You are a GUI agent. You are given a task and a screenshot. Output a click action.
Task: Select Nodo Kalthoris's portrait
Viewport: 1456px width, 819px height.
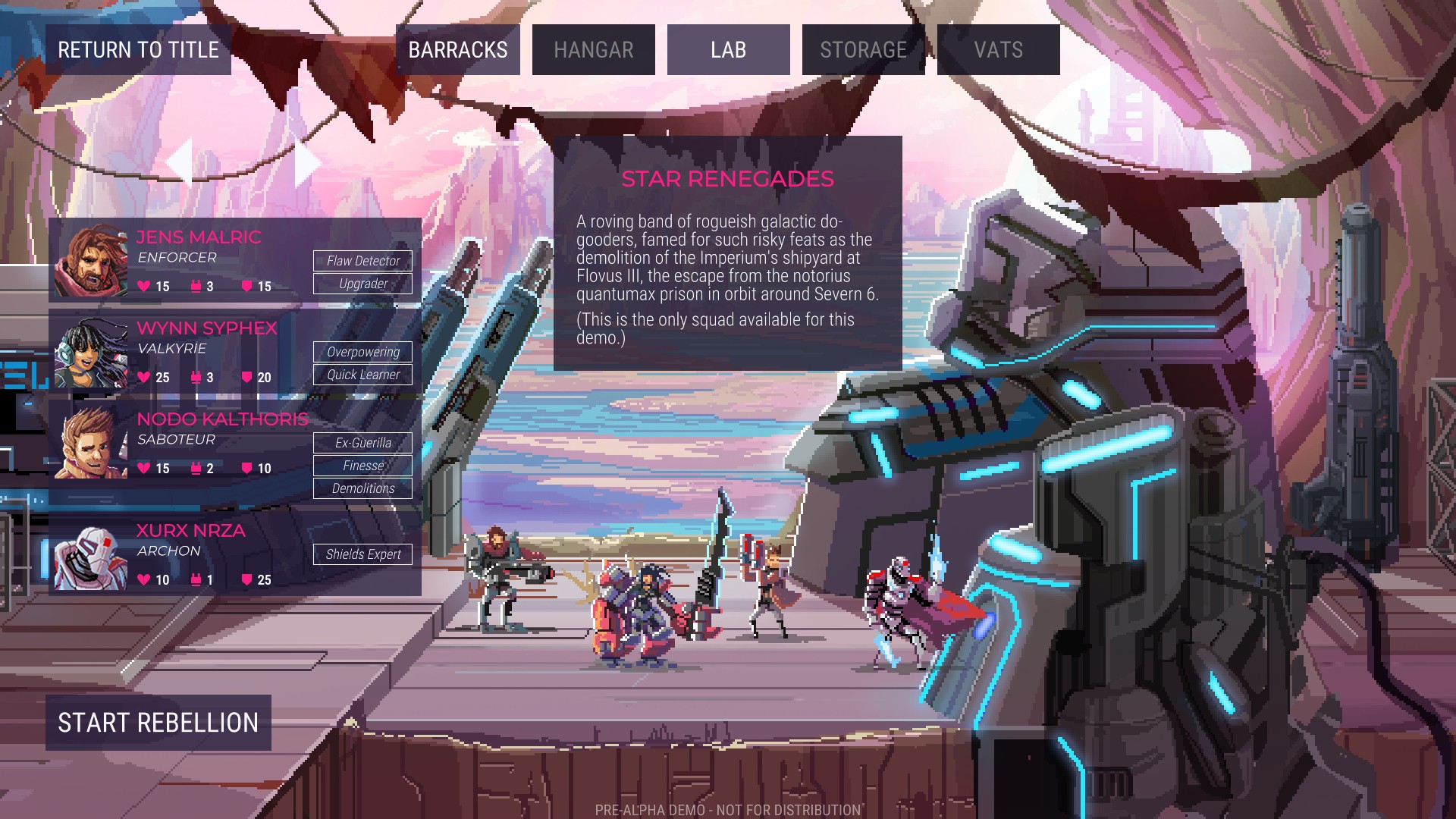coord(90,443)
